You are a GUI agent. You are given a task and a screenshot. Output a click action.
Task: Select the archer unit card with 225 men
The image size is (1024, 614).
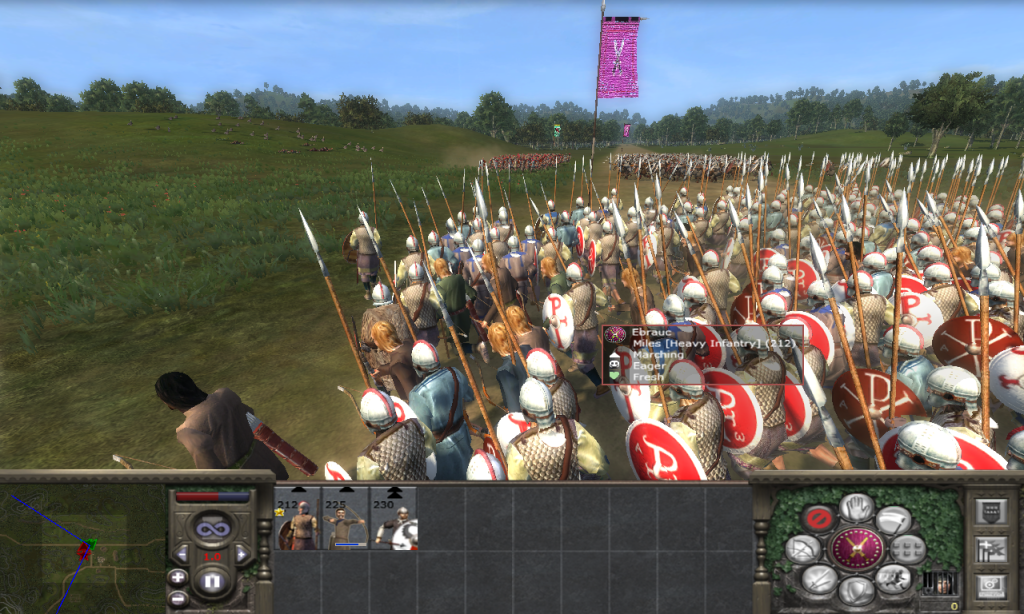coord(345,518)
